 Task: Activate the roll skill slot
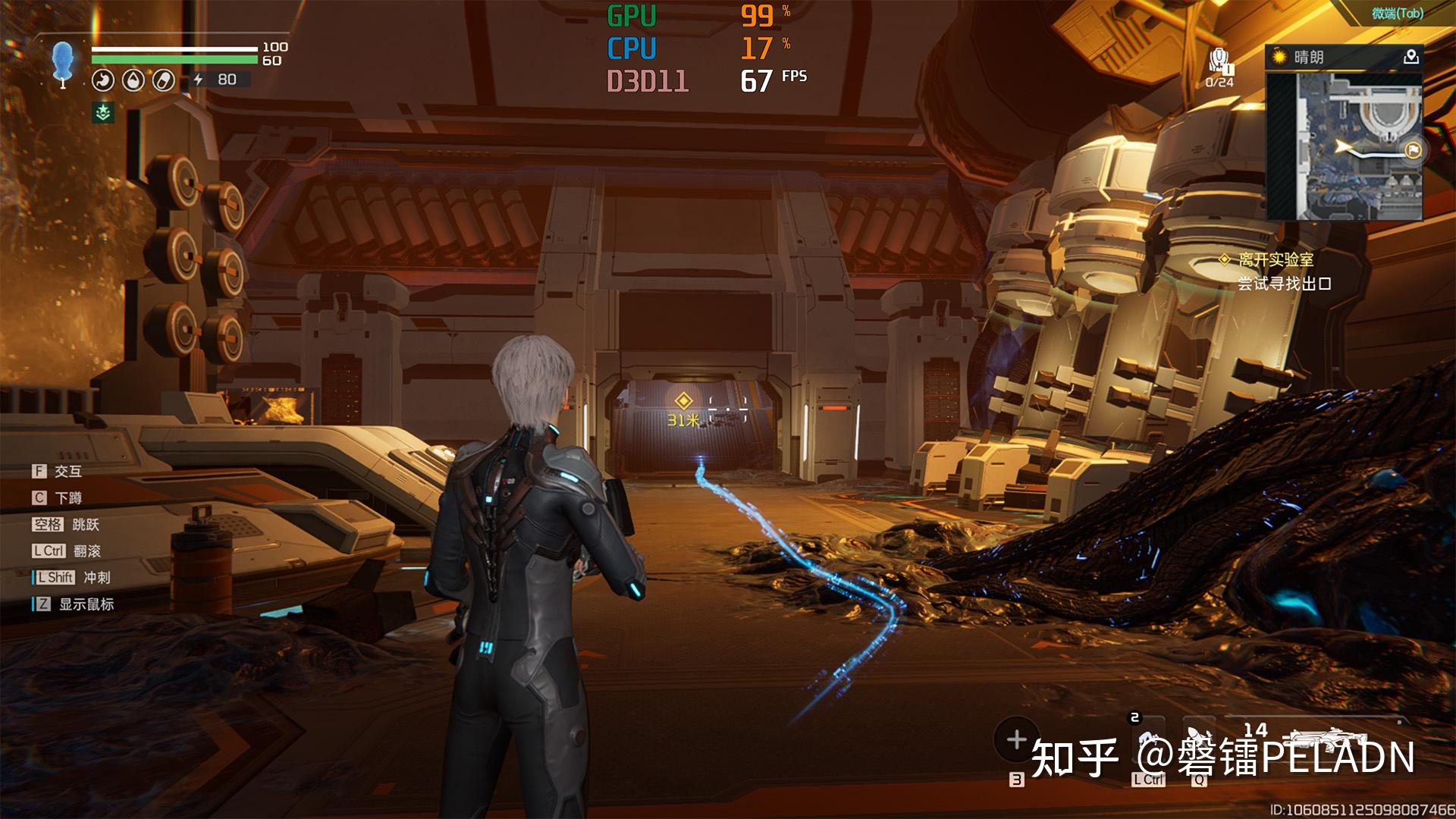point(1148,747)
